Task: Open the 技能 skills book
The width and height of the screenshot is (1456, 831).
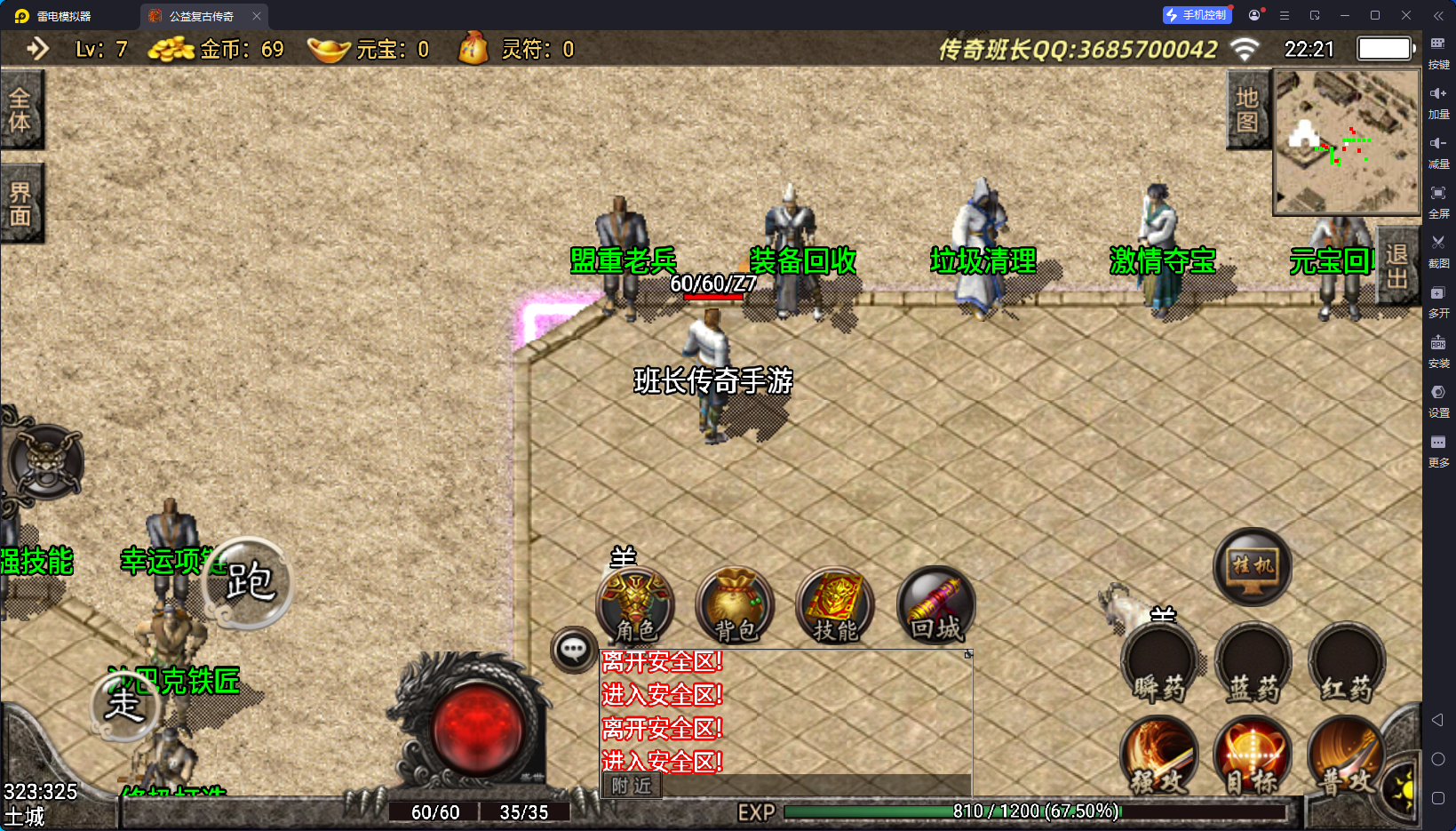Action: 835,605
